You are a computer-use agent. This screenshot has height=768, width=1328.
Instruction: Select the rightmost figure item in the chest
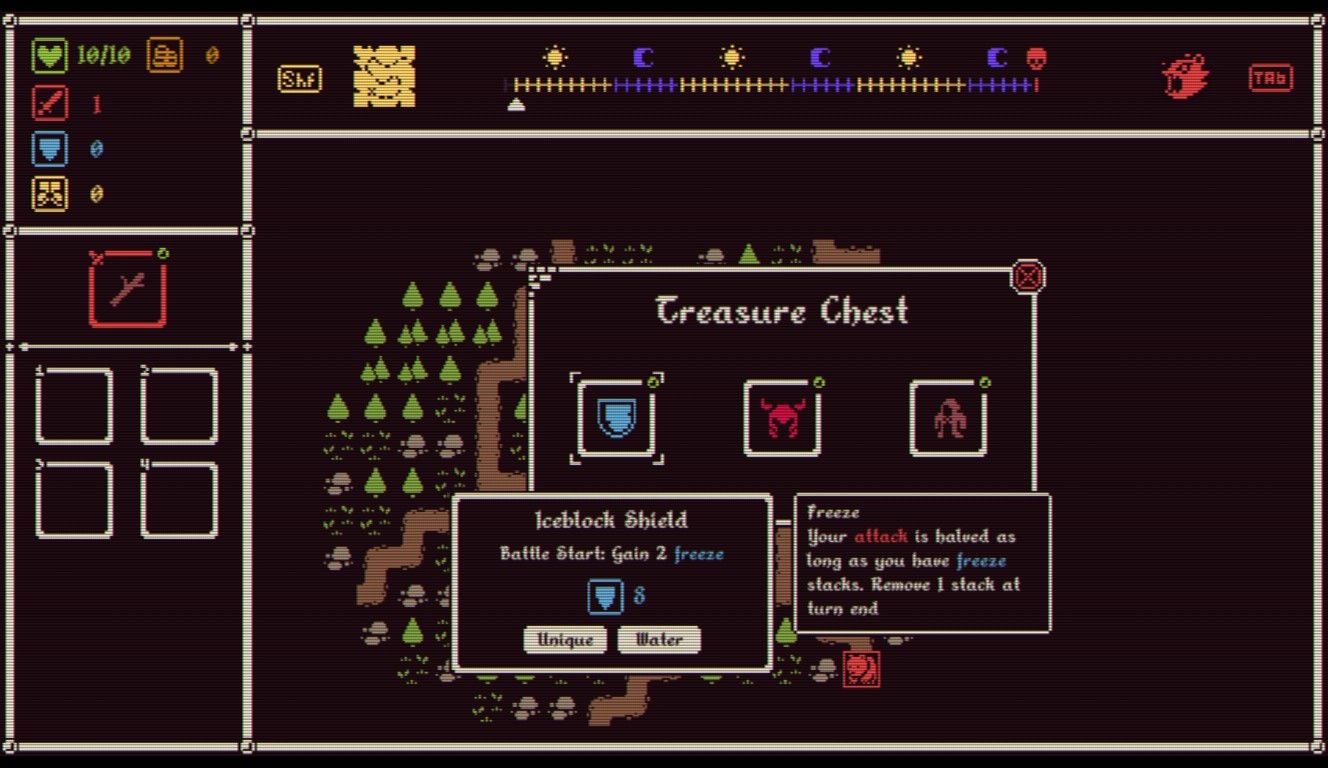pos(948,418)
